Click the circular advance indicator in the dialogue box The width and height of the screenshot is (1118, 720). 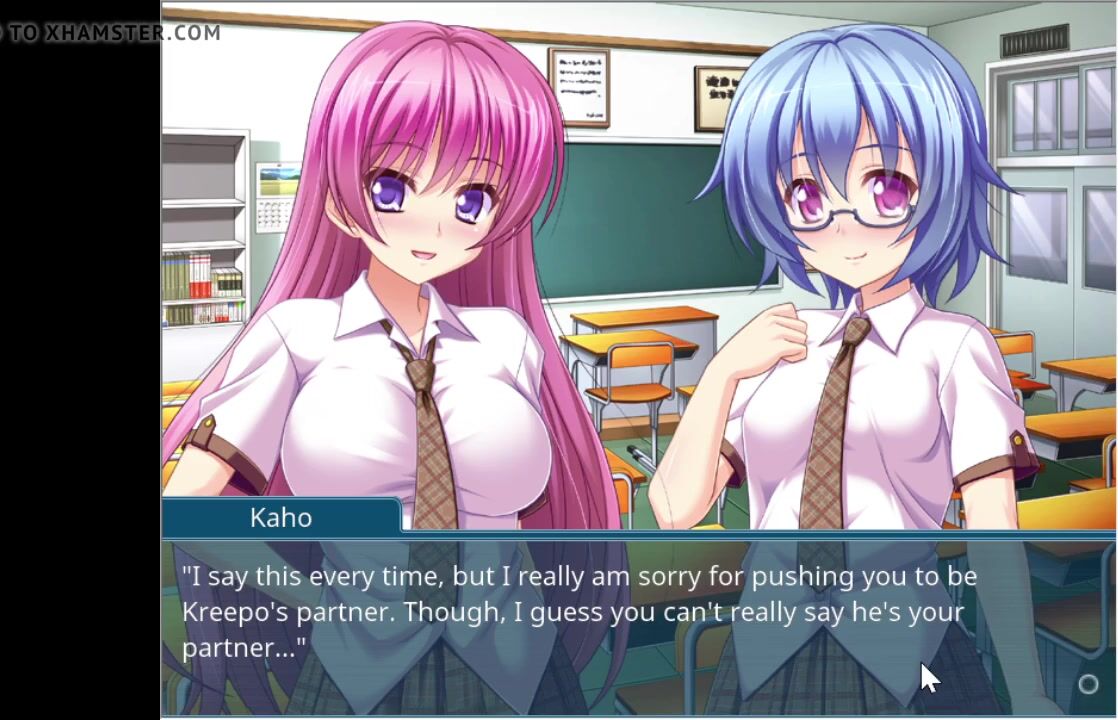[x=1088, y=685]
